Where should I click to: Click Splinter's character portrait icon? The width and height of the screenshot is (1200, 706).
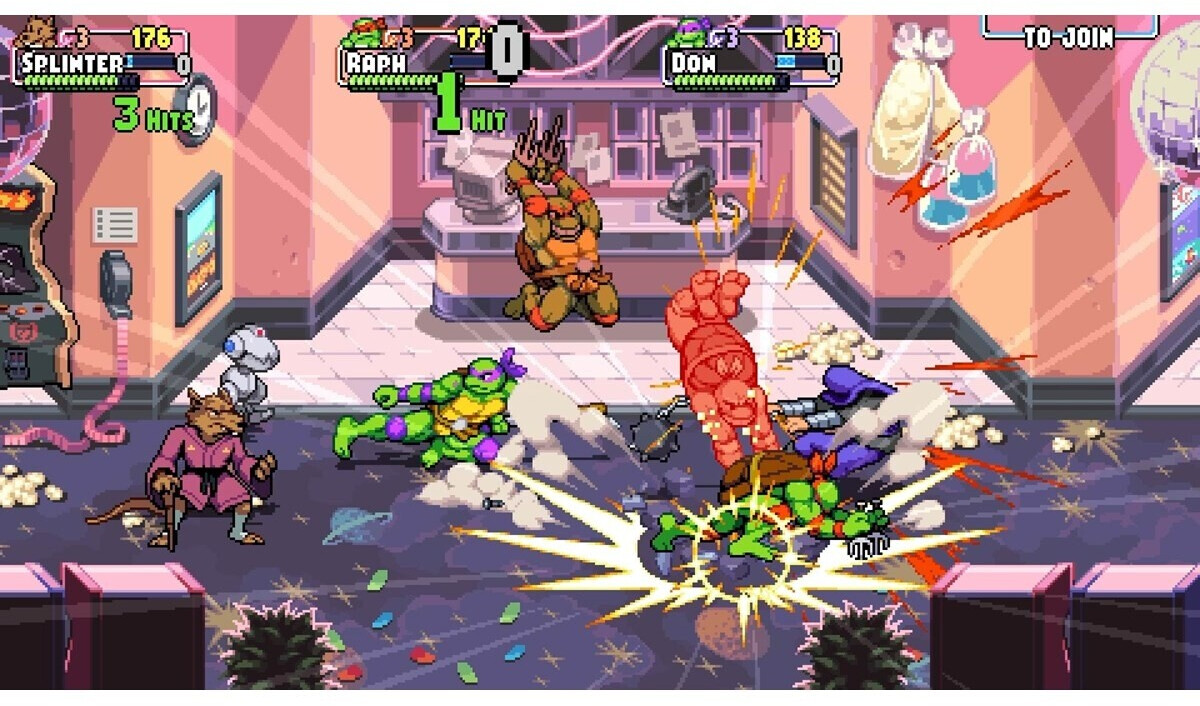point(38,32)
